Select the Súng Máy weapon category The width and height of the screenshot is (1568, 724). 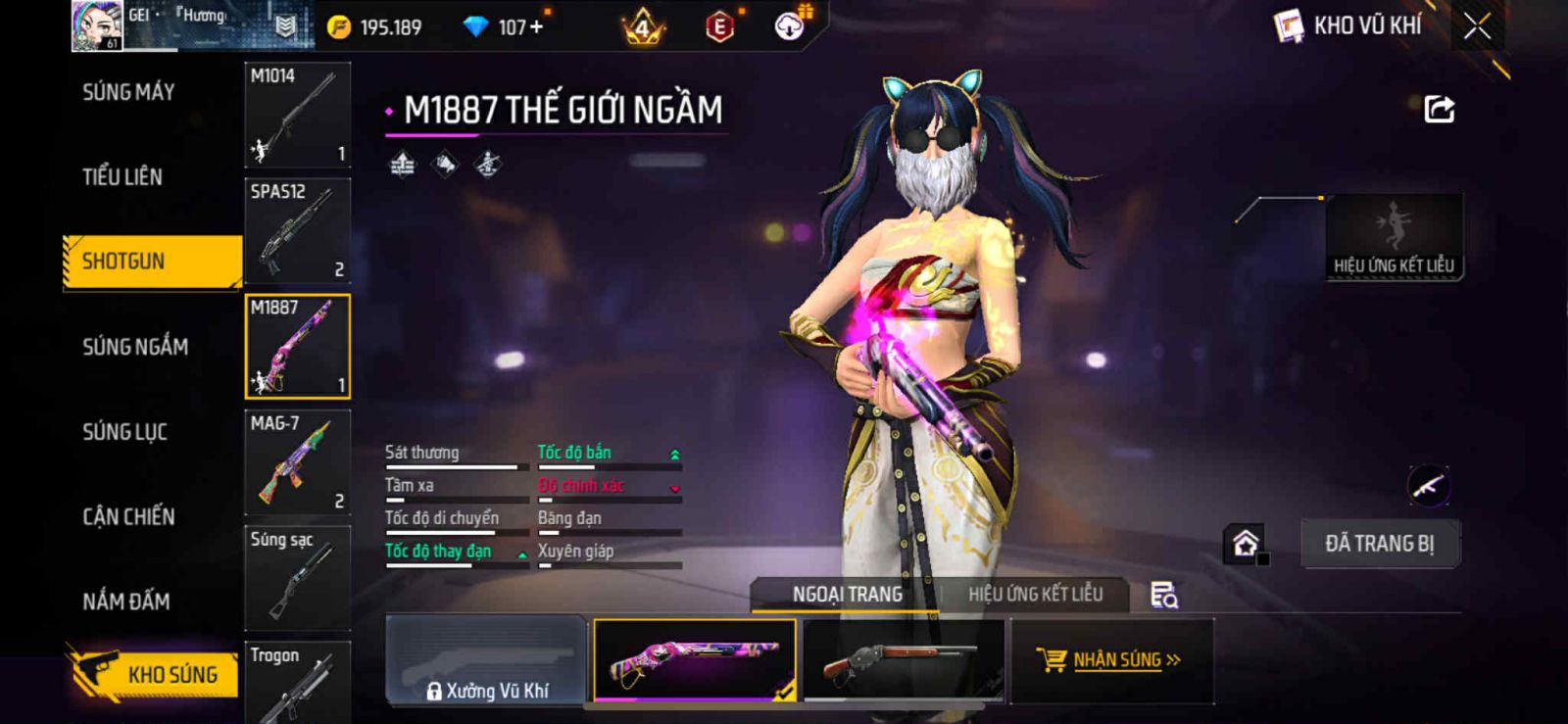(x=128, y=92)
